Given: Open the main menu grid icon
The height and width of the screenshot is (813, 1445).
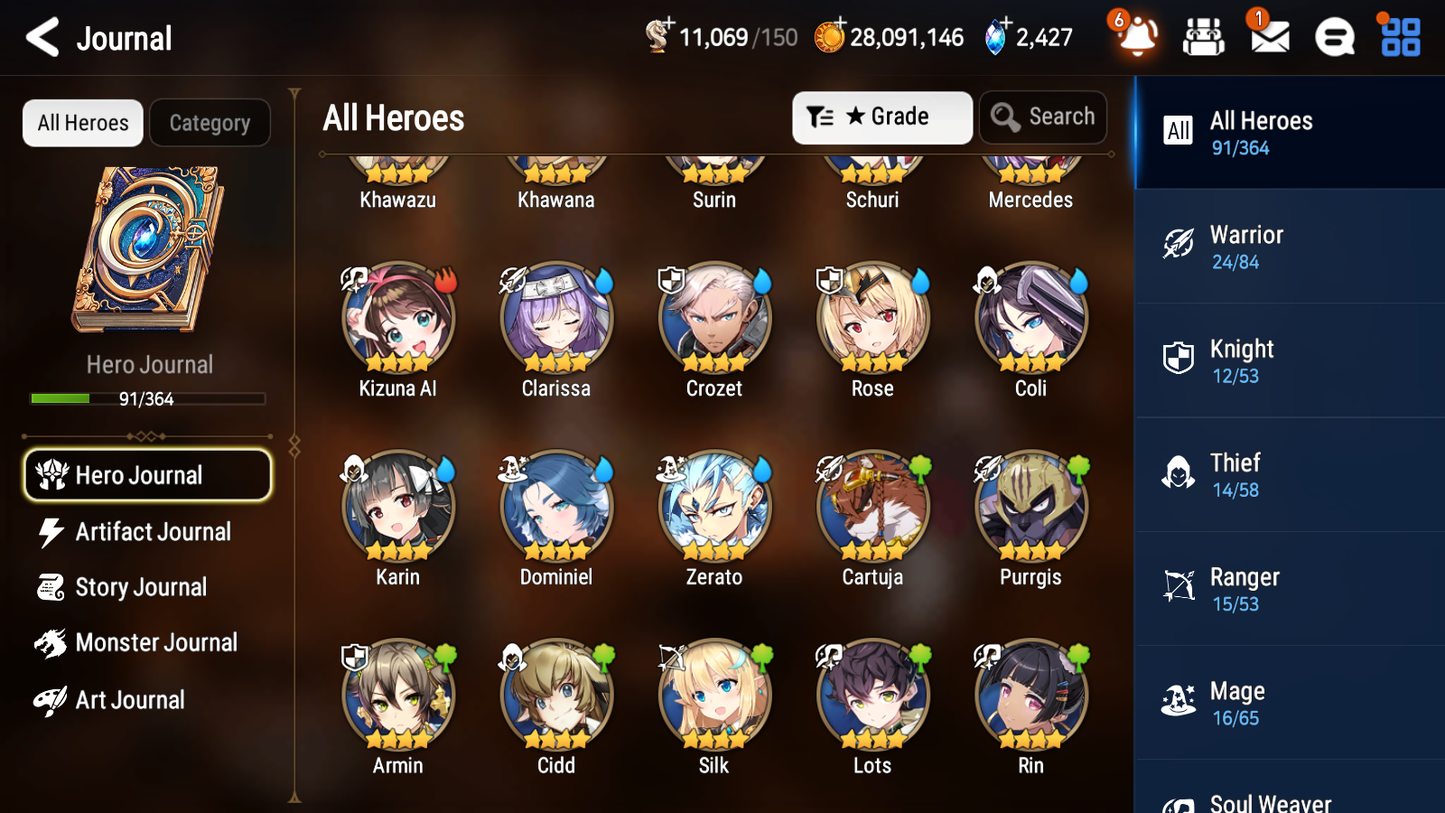Looking at the screenshot, I should [1398, 36].
